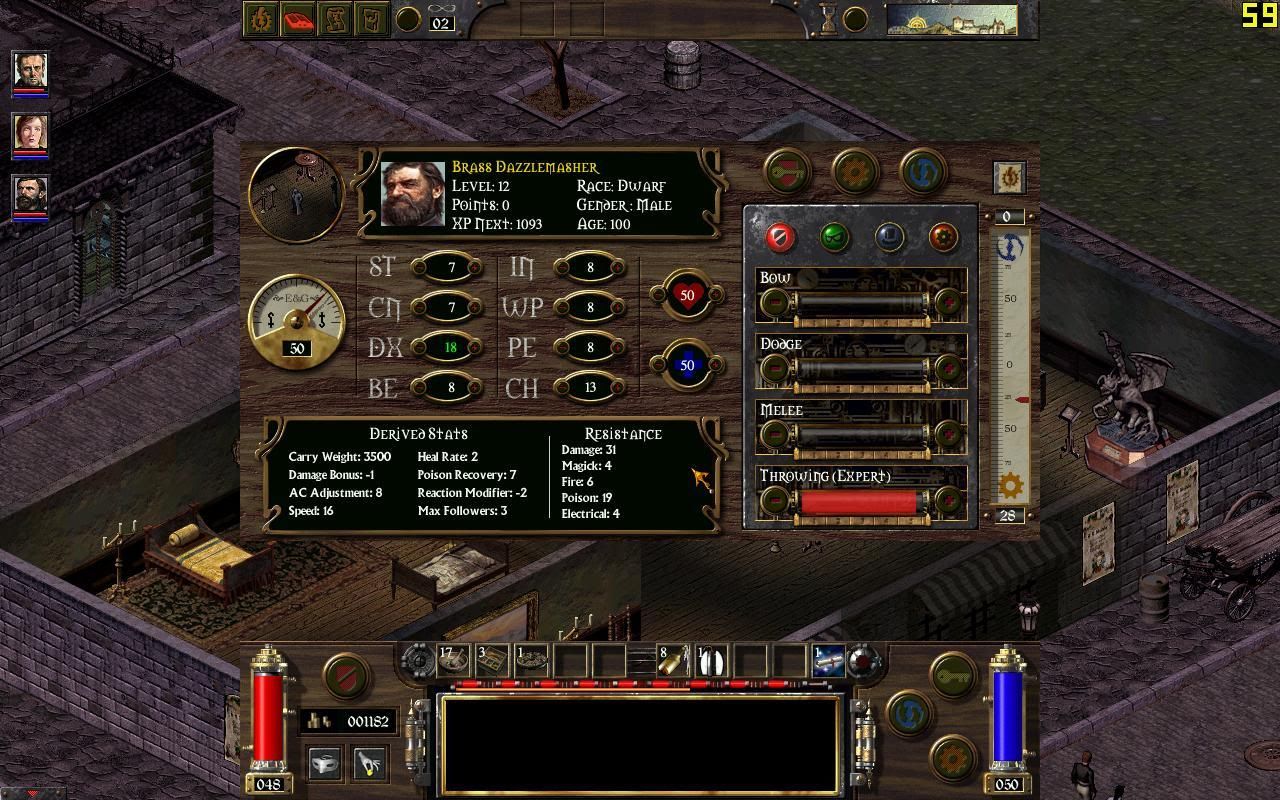Open the gear tech schematics button in the character sheet
The image size is (1280, 800).
(855, 171)
